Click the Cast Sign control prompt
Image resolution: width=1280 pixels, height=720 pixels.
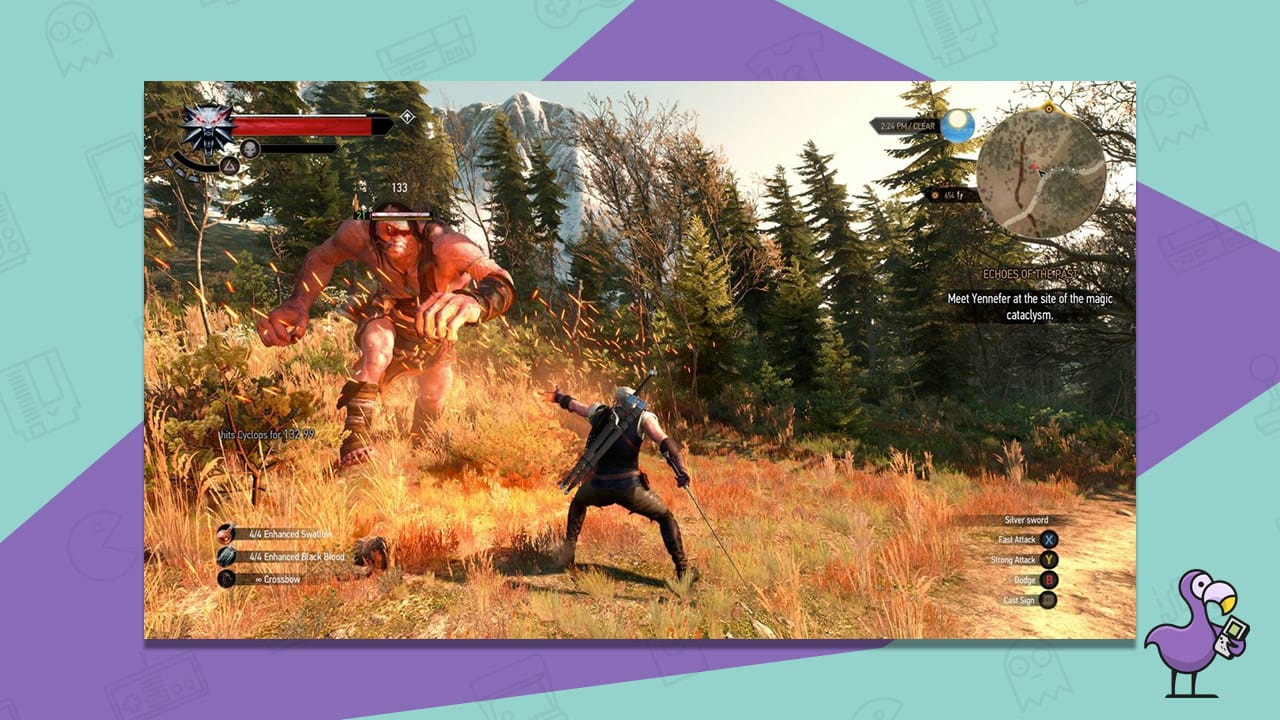pyautogui.click(x=1026, y=600)
